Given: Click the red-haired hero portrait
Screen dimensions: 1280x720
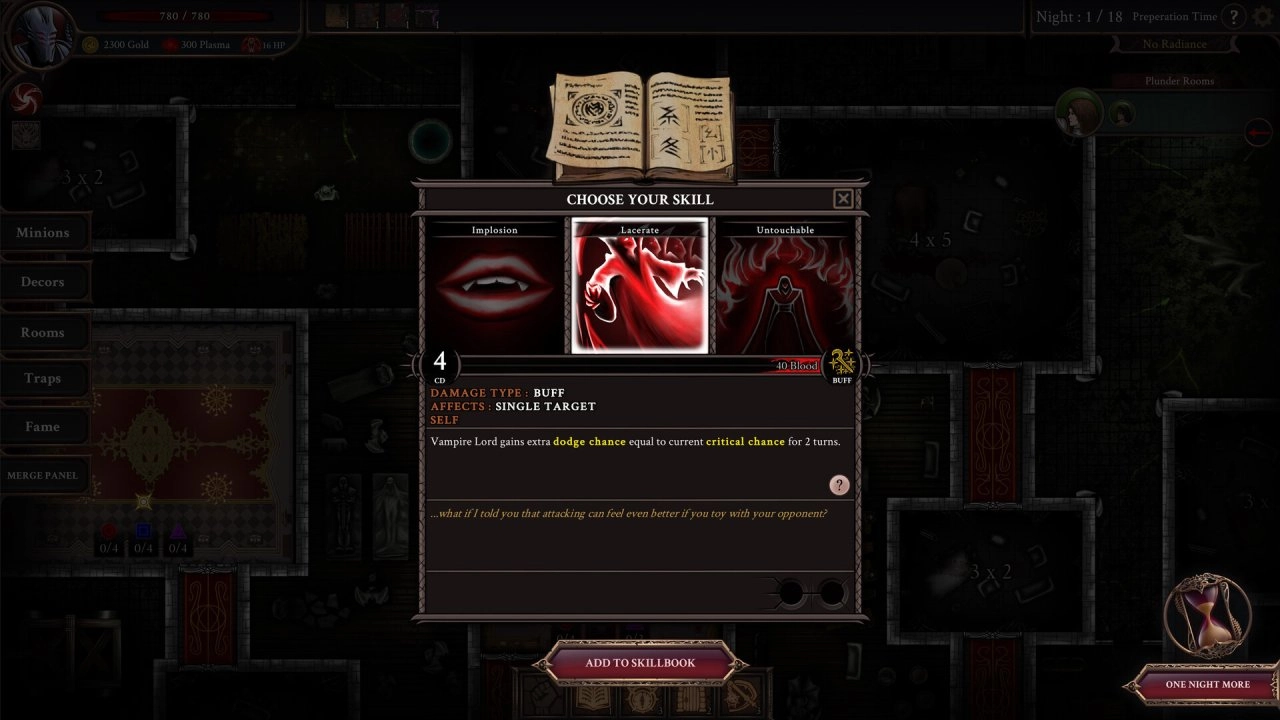Looking at the screenshot, I should pyautogui.click(x=1078, y=113).
